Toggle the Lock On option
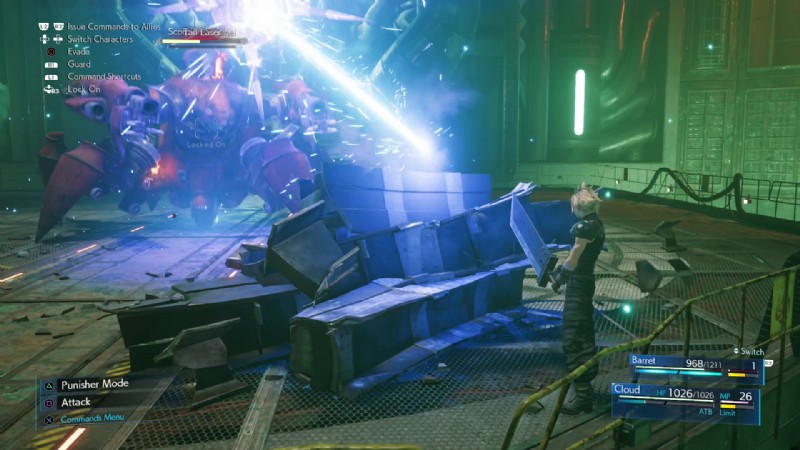 click(84, 89)
